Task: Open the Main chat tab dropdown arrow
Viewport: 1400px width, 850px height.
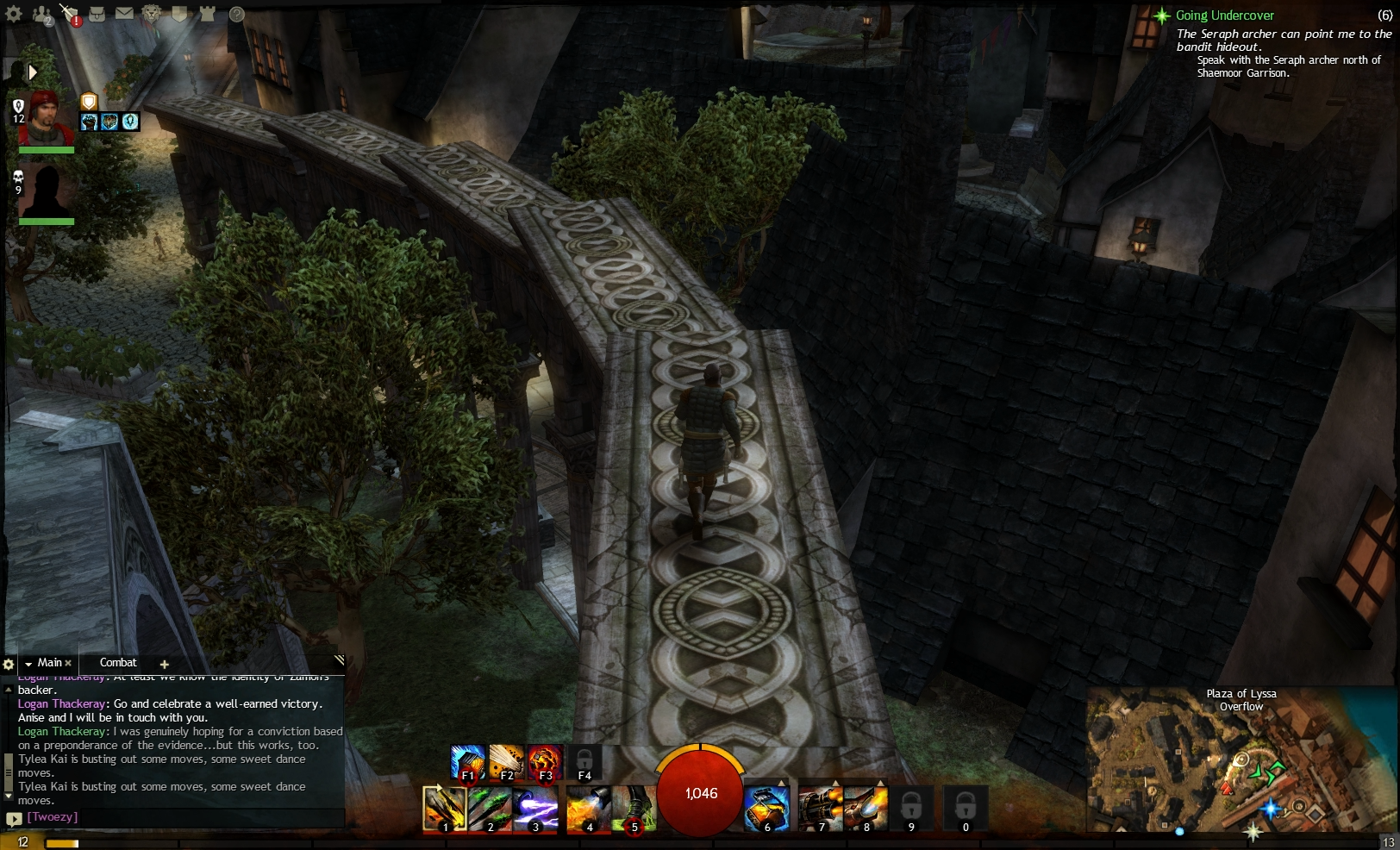Action: [30, 663]
